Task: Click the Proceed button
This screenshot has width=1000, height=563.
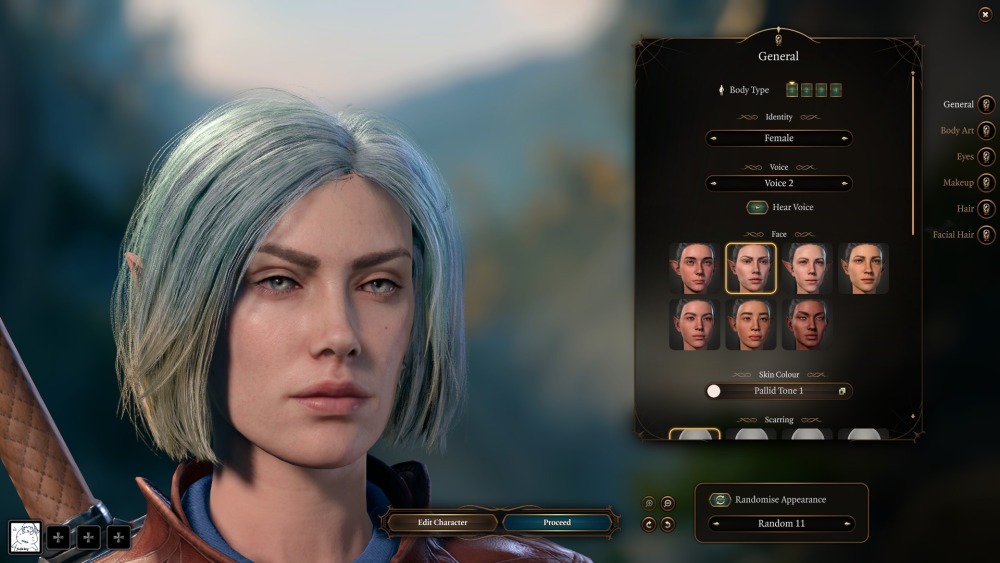Action: point(557,522)
